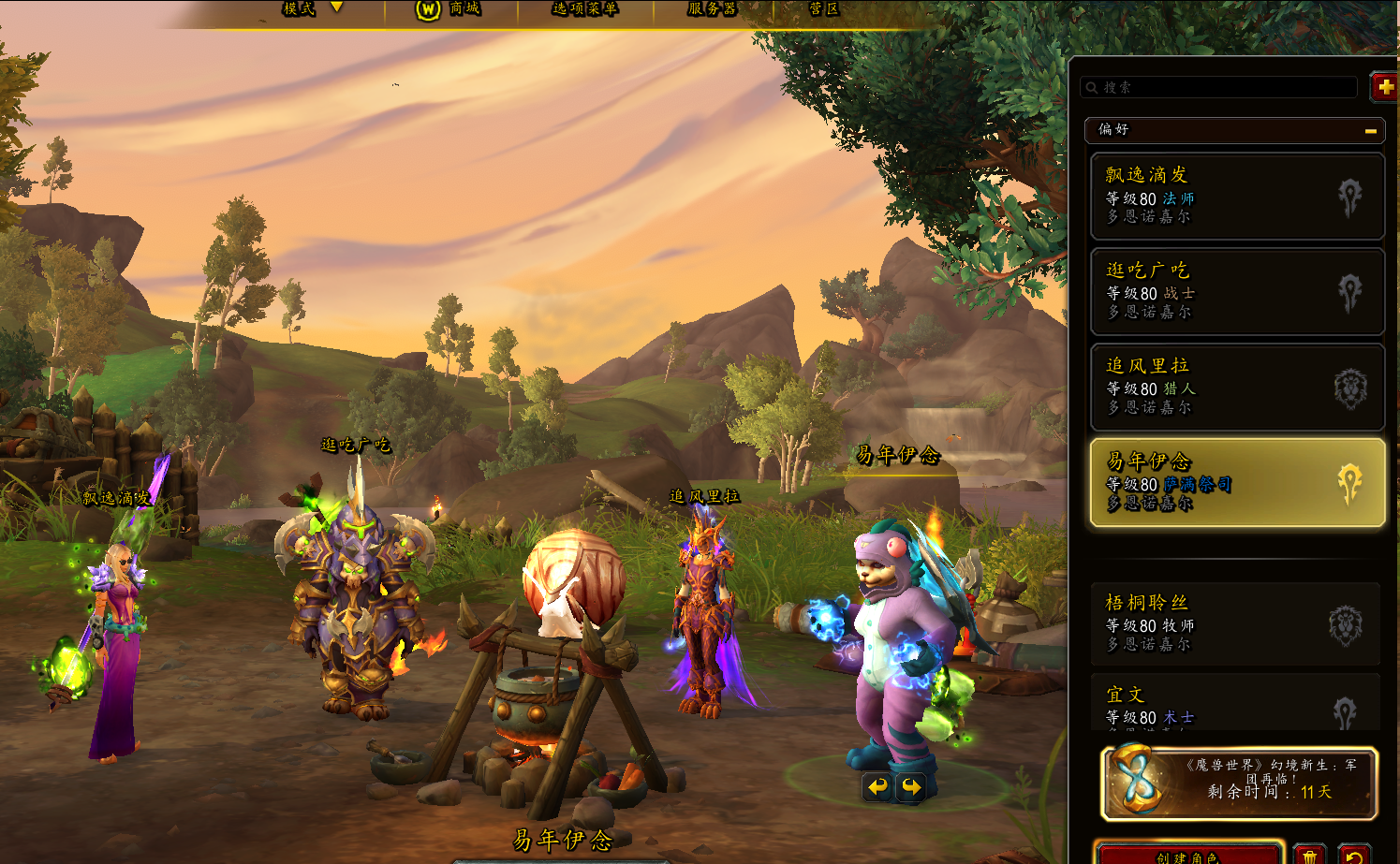Open the 营区 camps menu

[x=823, y=8]
